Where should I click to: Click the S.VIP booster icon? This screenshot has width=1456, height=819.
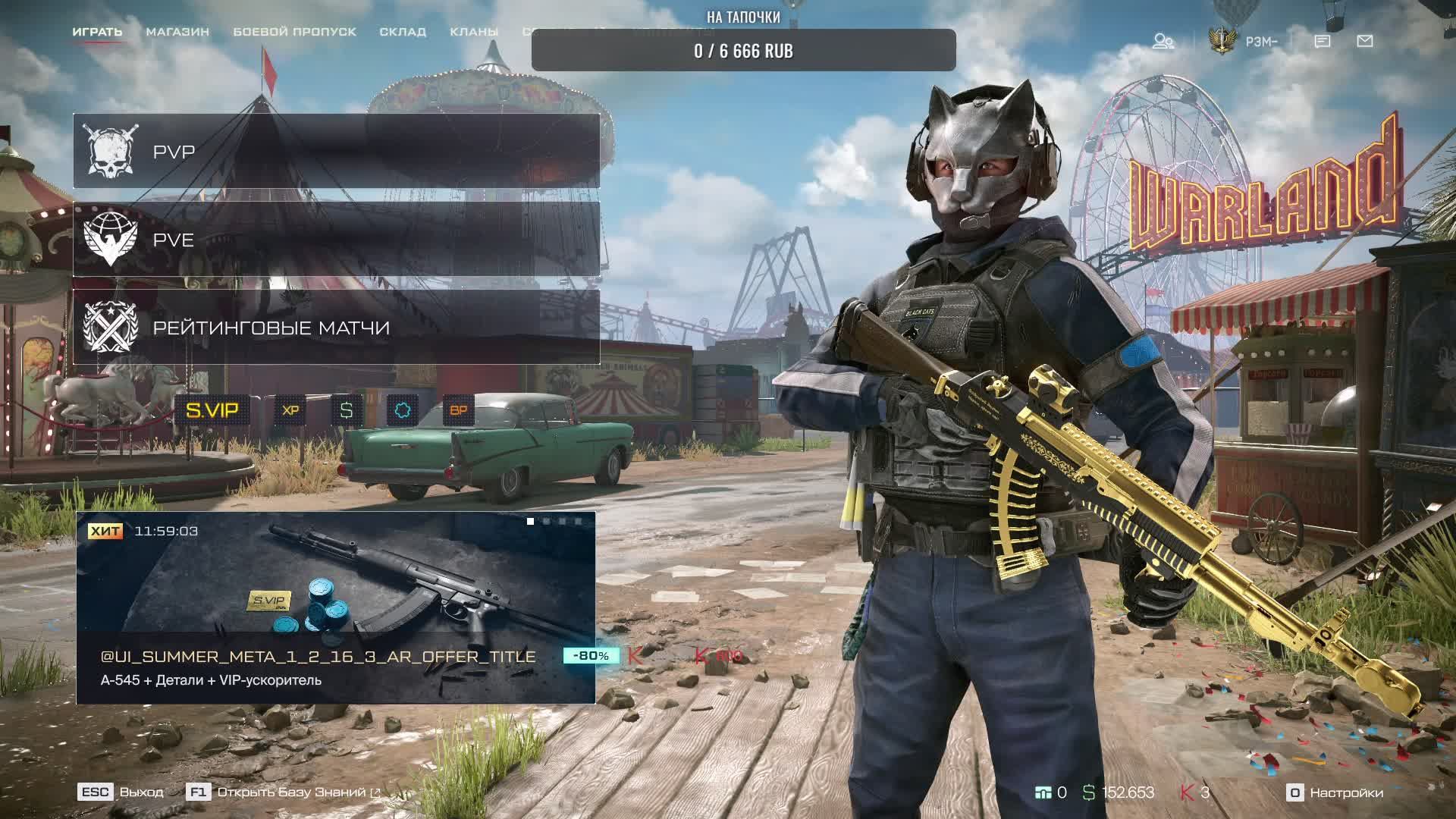tap(212, 410)
